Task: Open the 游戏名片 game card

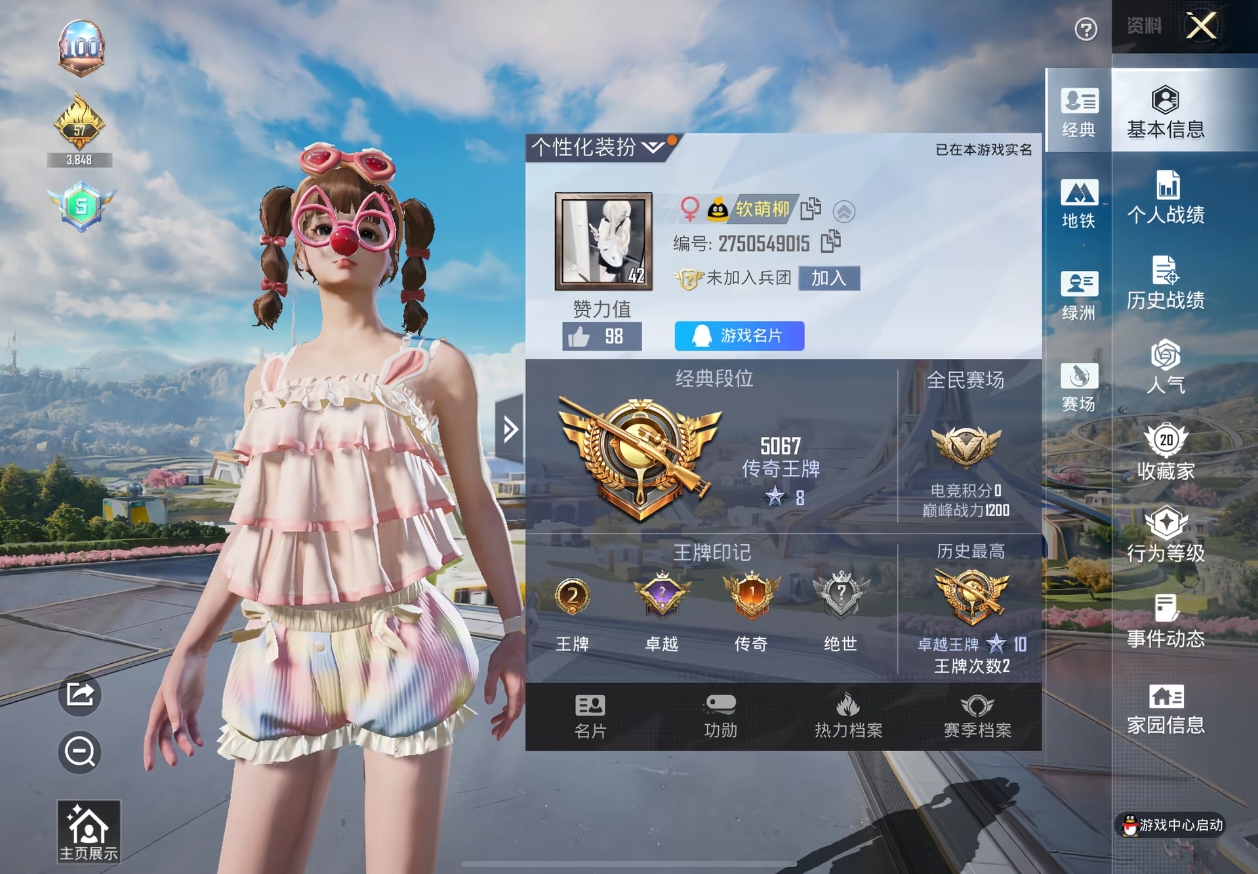Action: pyautogui.click(x=739, y=336)
